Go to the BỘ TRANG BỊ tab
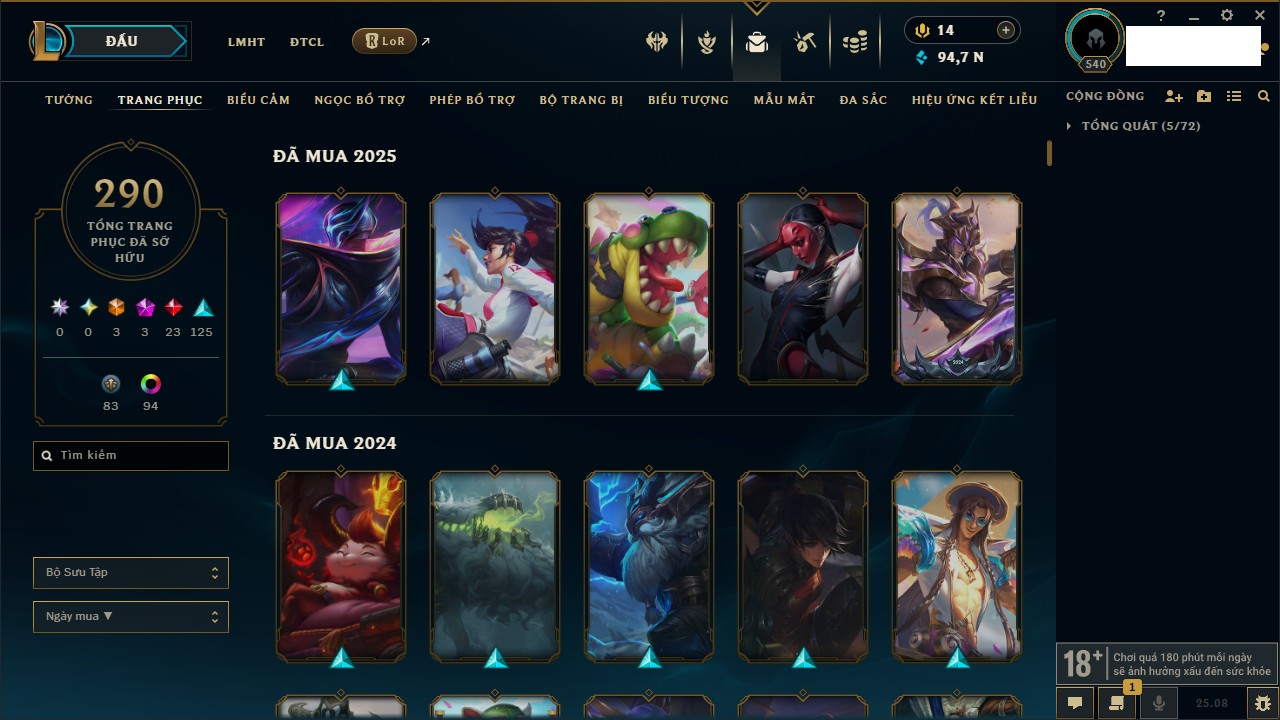 pyautogui.click(x=581, y=100)
